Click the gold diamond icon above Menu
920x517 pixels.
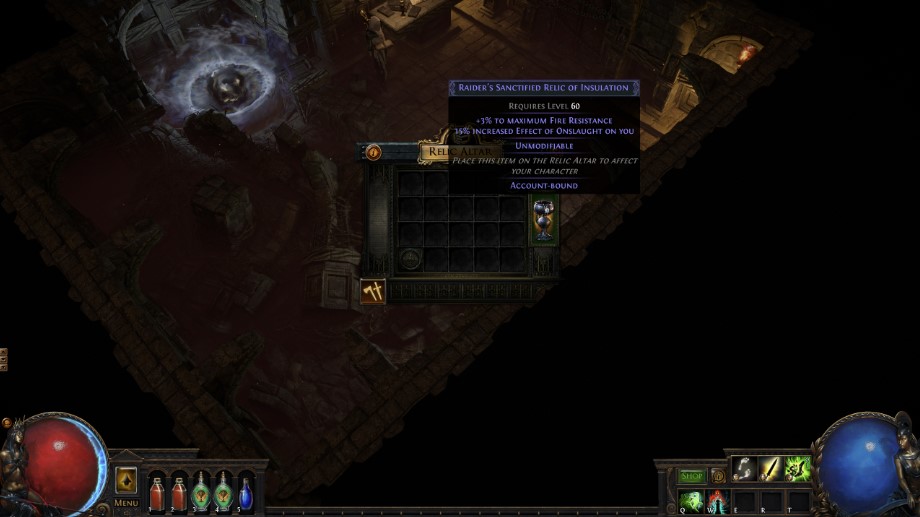[x=126, y=480]
